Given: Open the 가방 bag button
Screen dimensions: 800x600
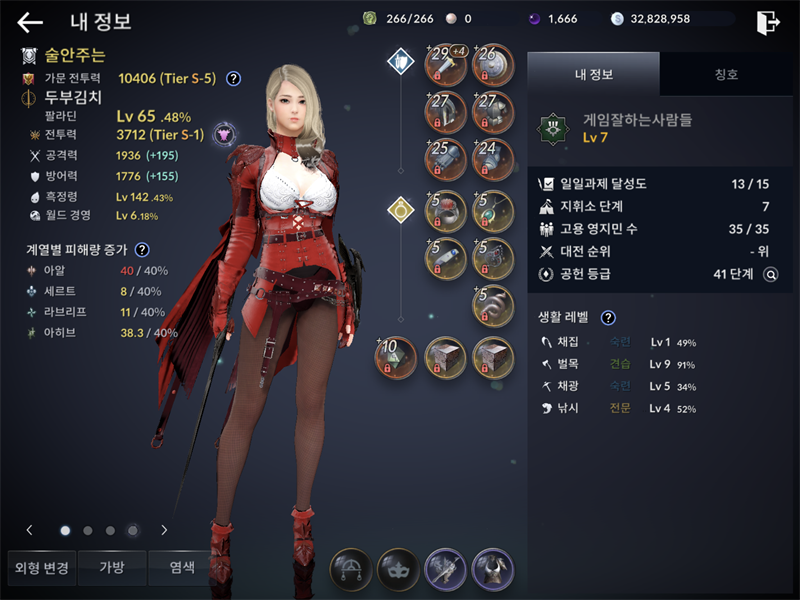Looking at the screenshot, I should pos(111,568).
